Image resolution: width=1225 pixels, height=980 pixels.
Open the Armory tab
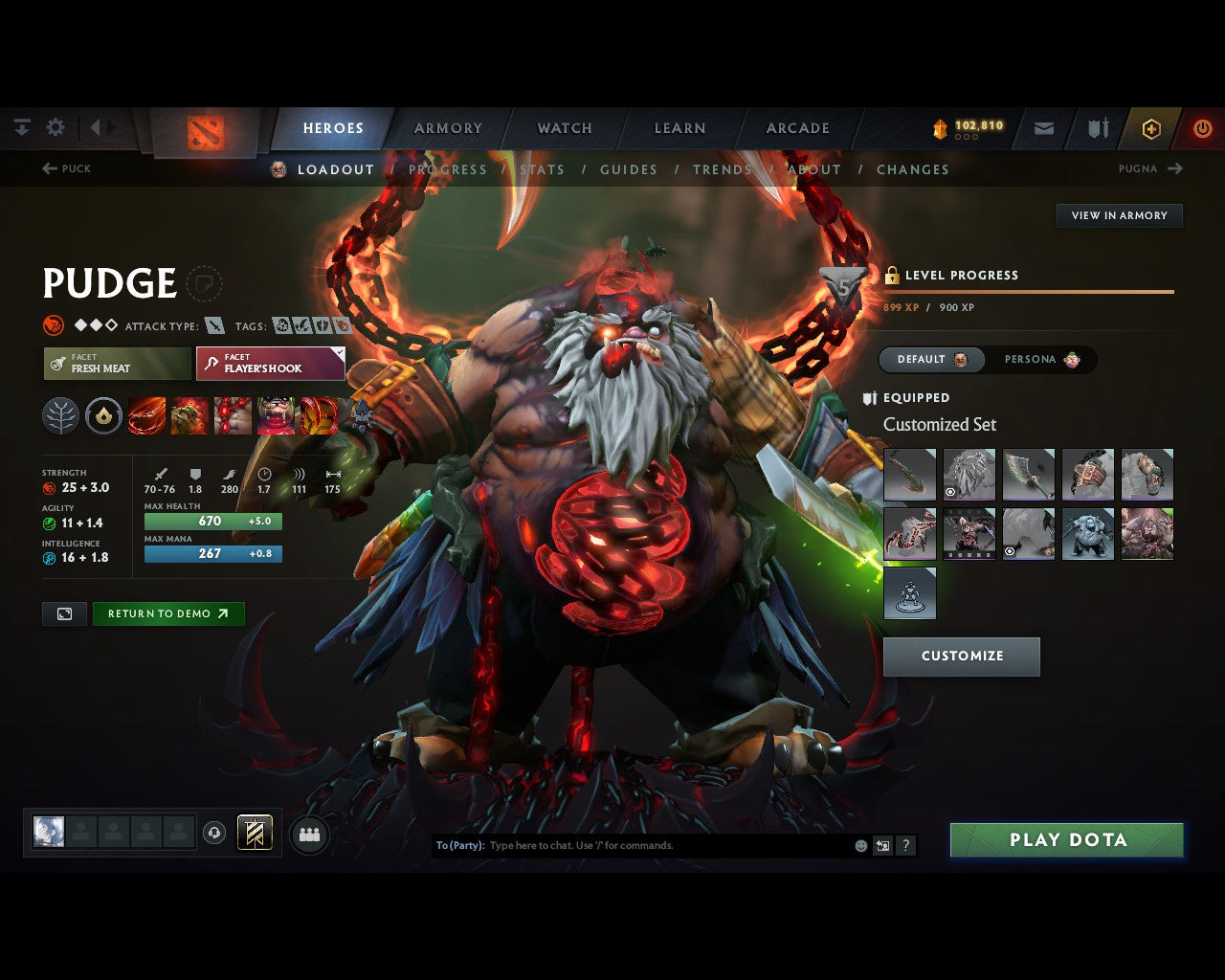[448, 128]
